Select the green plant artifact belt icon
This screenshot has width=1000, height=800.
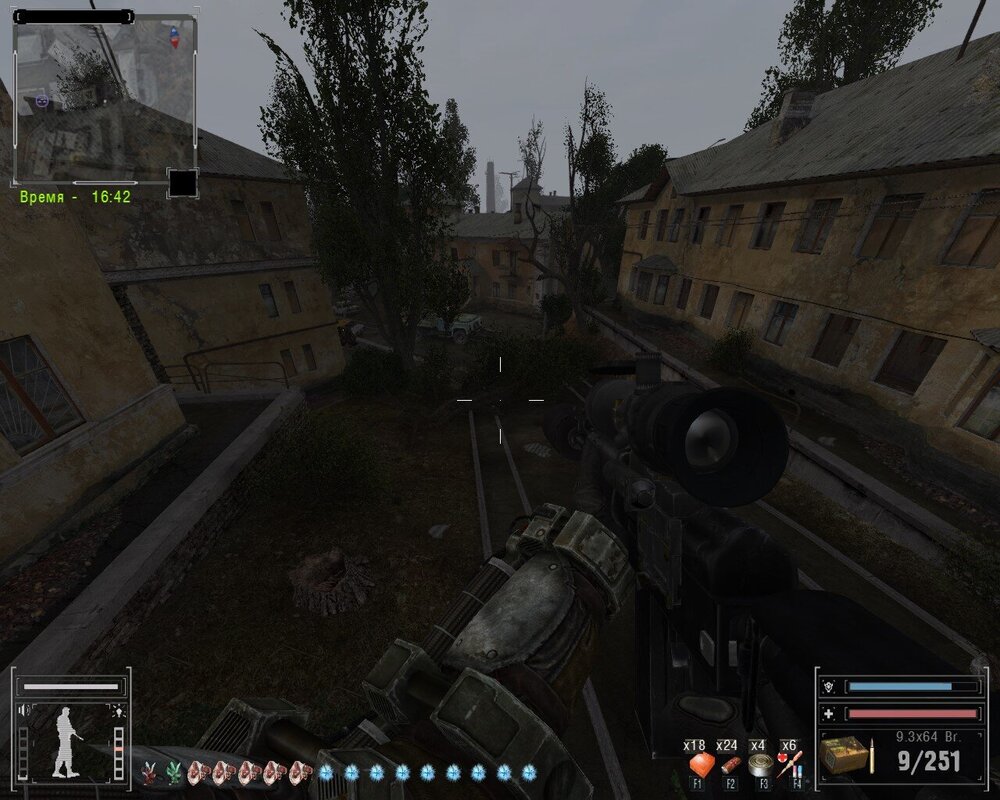coord(174,771)
